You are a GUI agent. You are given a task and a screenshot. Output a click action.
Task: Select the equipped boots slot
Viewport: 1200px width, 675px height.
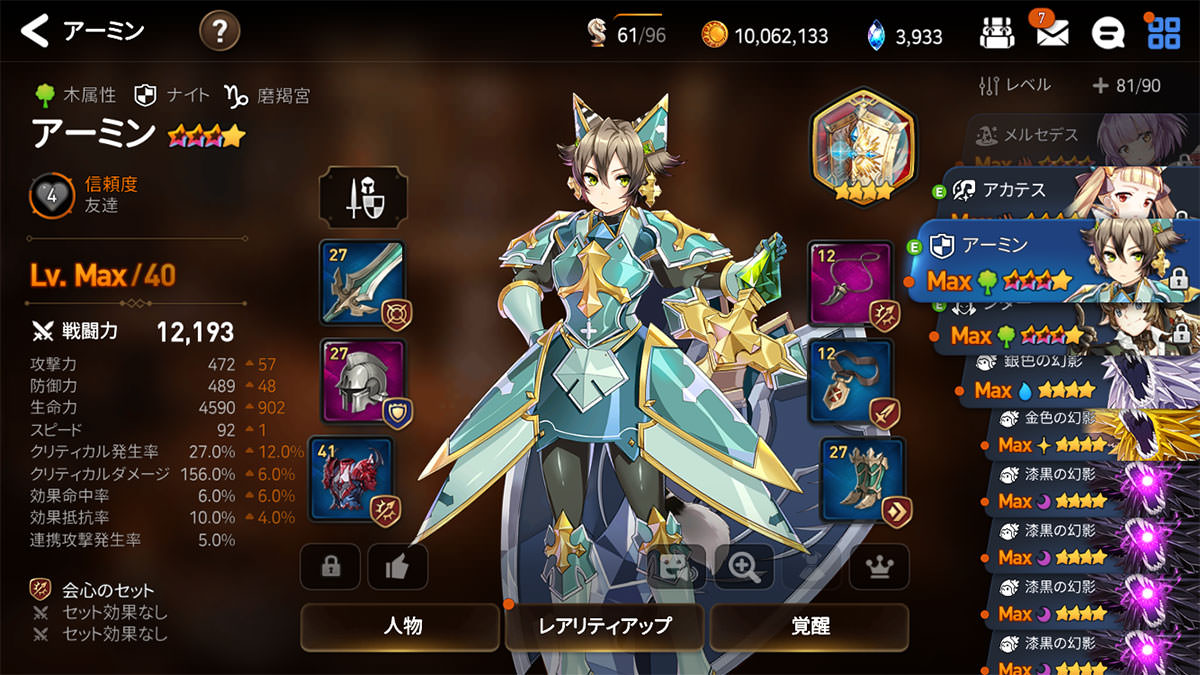862,479
